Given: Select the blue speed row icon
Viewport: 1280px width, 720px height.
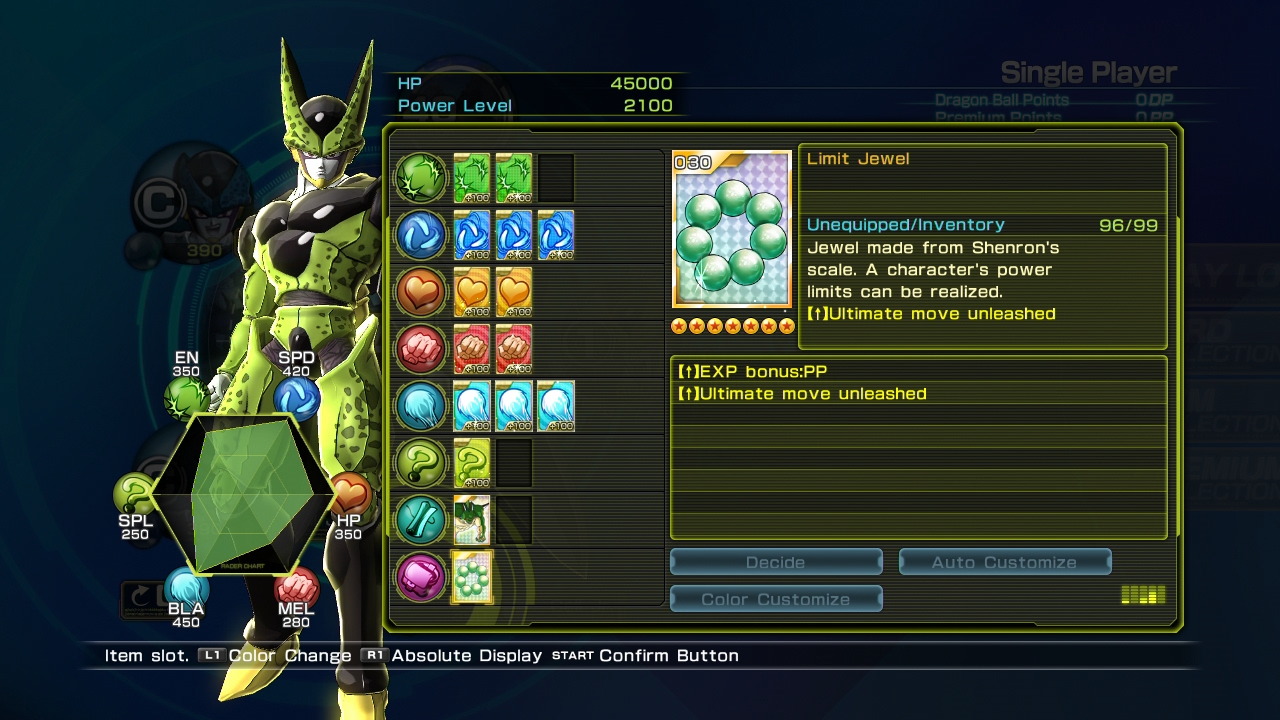Looking at the screenshot, I should [x=421, y=235].
